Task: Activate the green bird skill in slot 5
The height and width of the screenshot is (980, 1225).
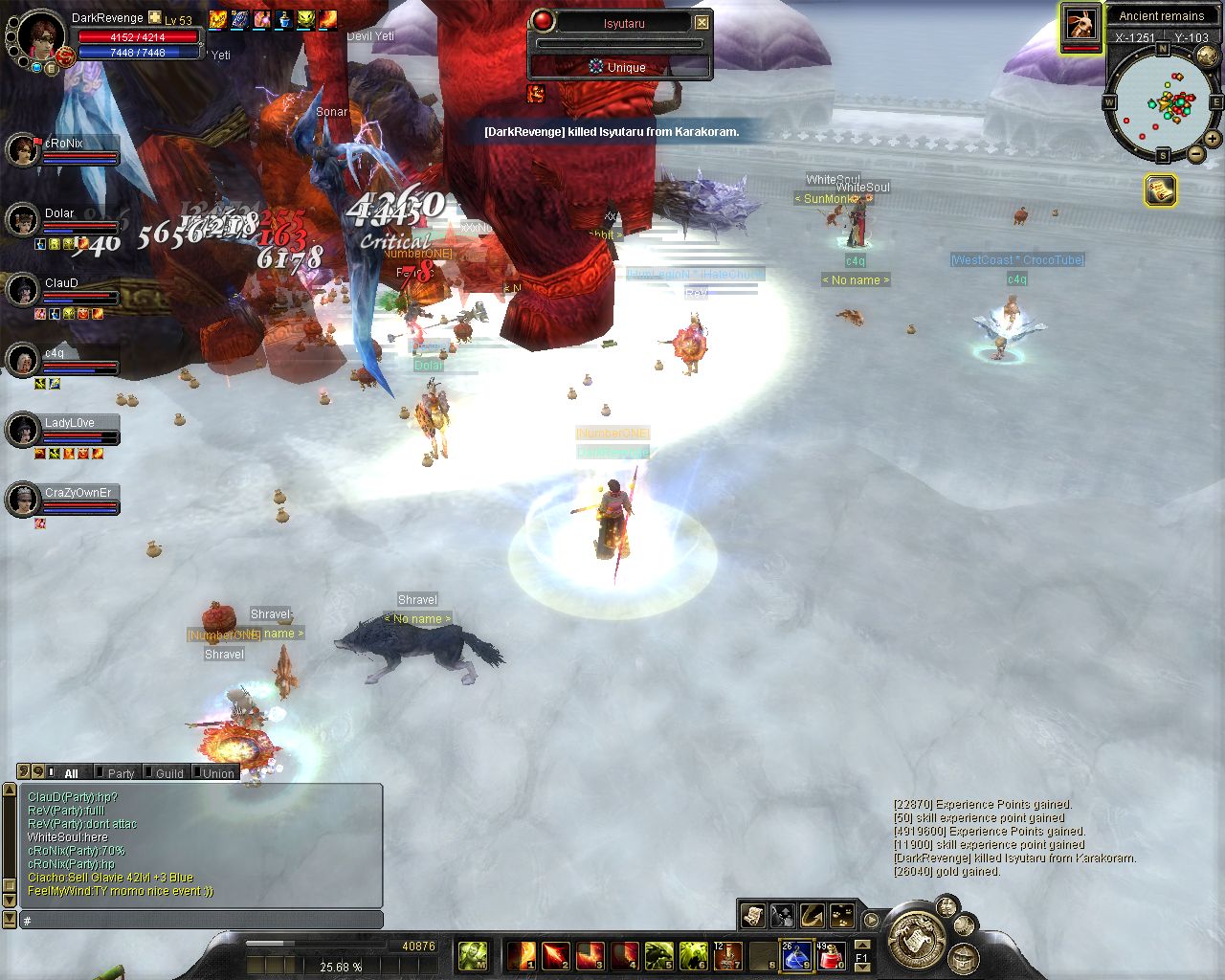Action: click(659, 955)
